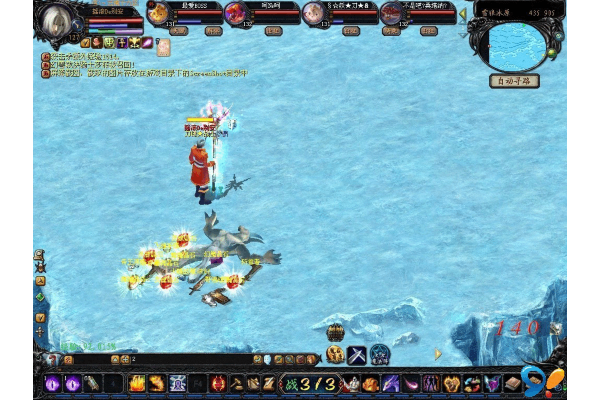Activate the crossed swords skill above hotbar
This screenshot has height=400, width=600.
tap(356, 355)
